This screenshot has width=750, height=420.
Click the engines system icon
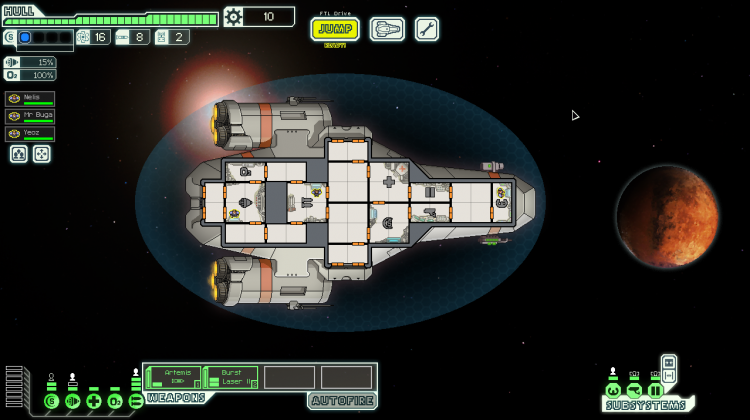[x=72, y=401]
